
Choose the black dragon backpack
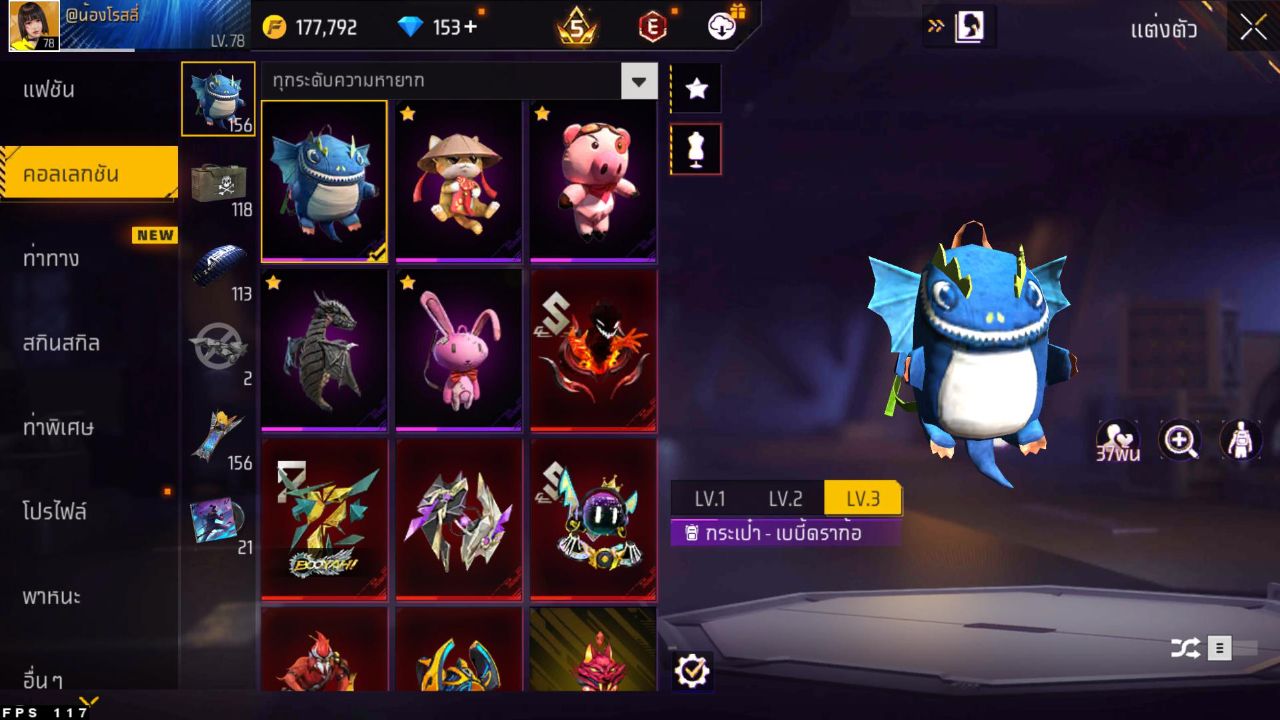coord(324,349)
